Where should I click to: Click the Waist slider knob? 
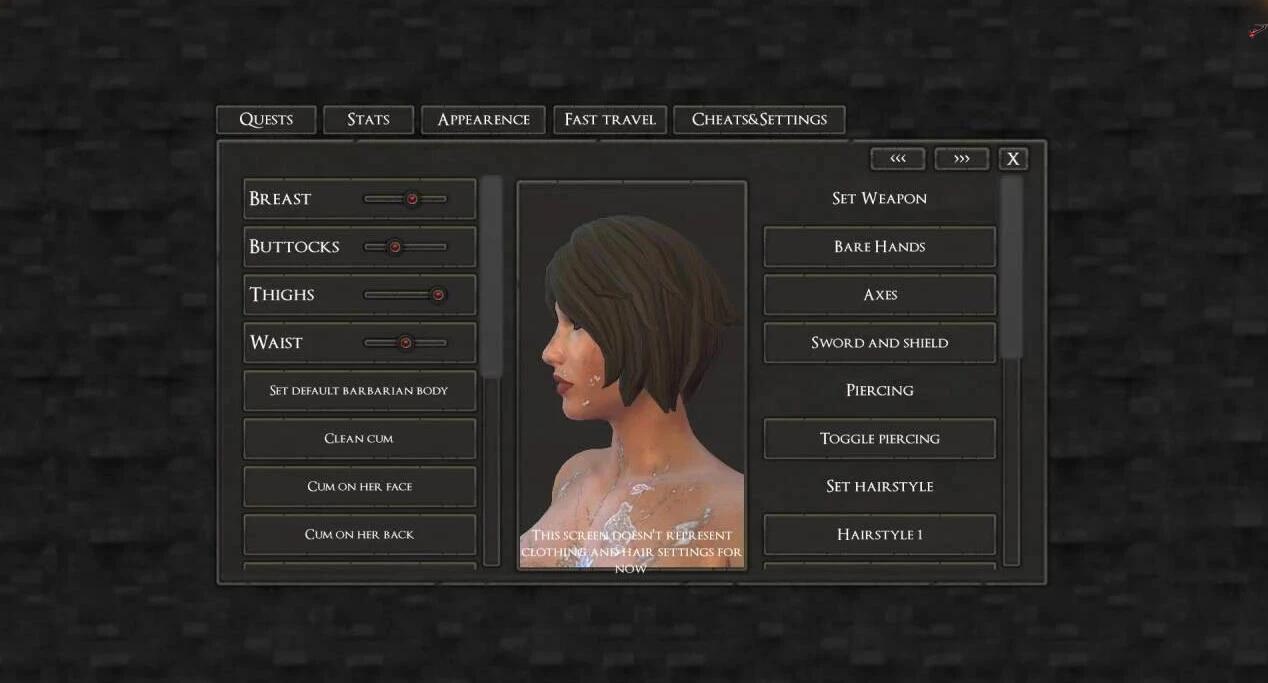pyautogui.click(x=405, y=343)
